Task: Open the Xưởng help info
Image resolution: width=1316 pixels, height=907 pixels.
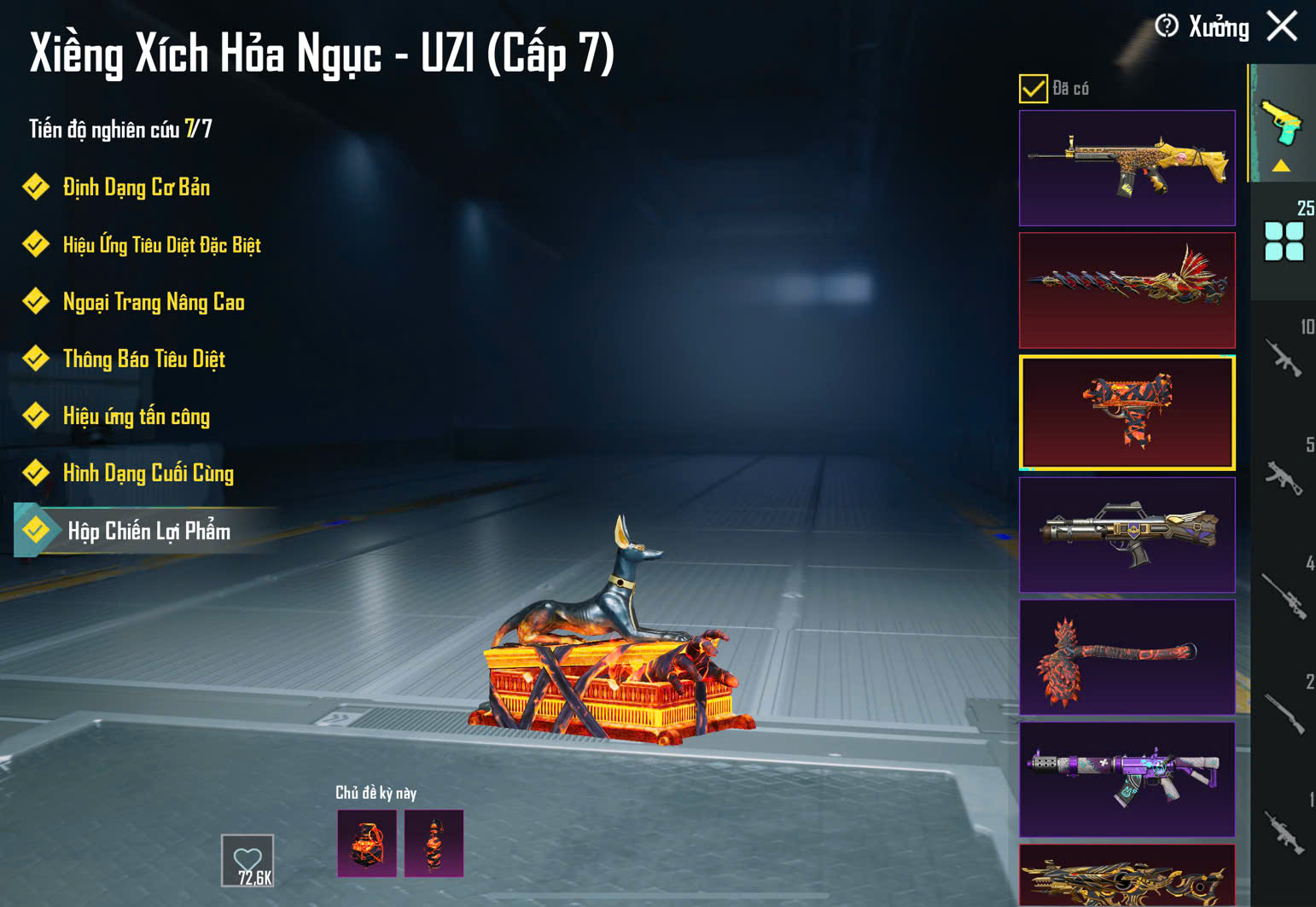Action: click(x=1167, y=26)
